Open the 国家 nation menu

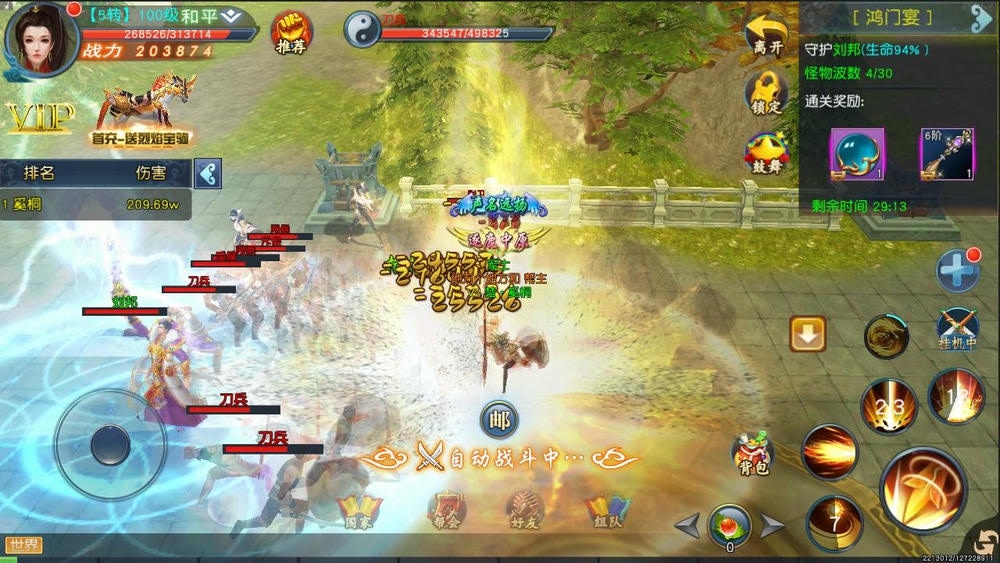359,510
